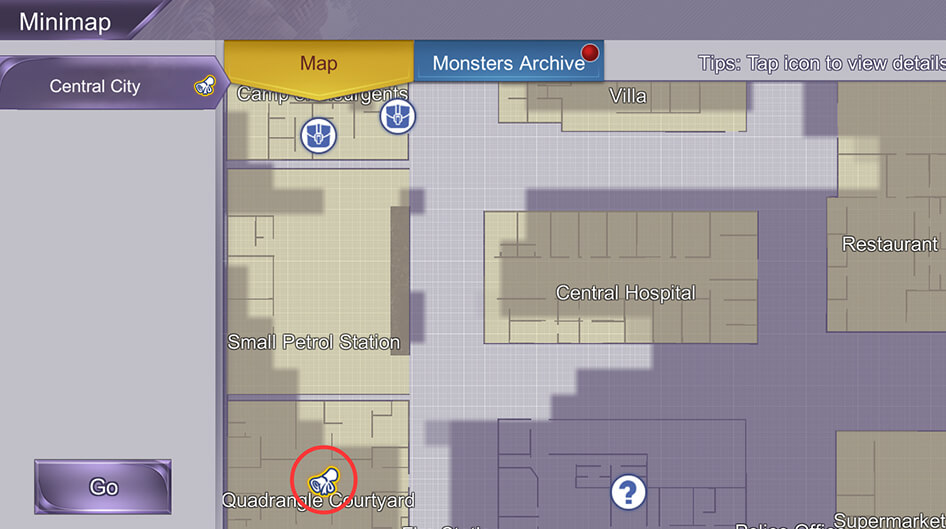Open the Monsters Archive tab

(508, 64)
